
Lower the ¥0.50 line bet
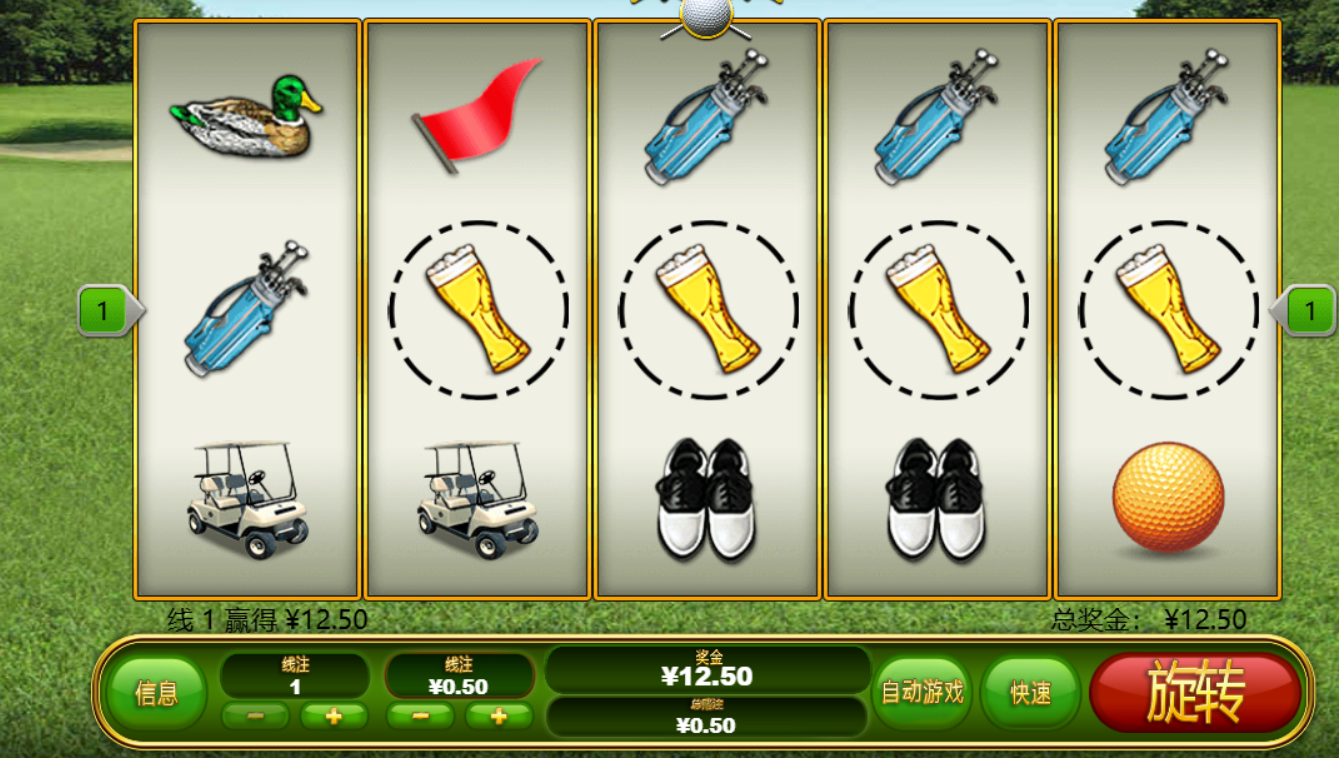[x=420, y=716]
